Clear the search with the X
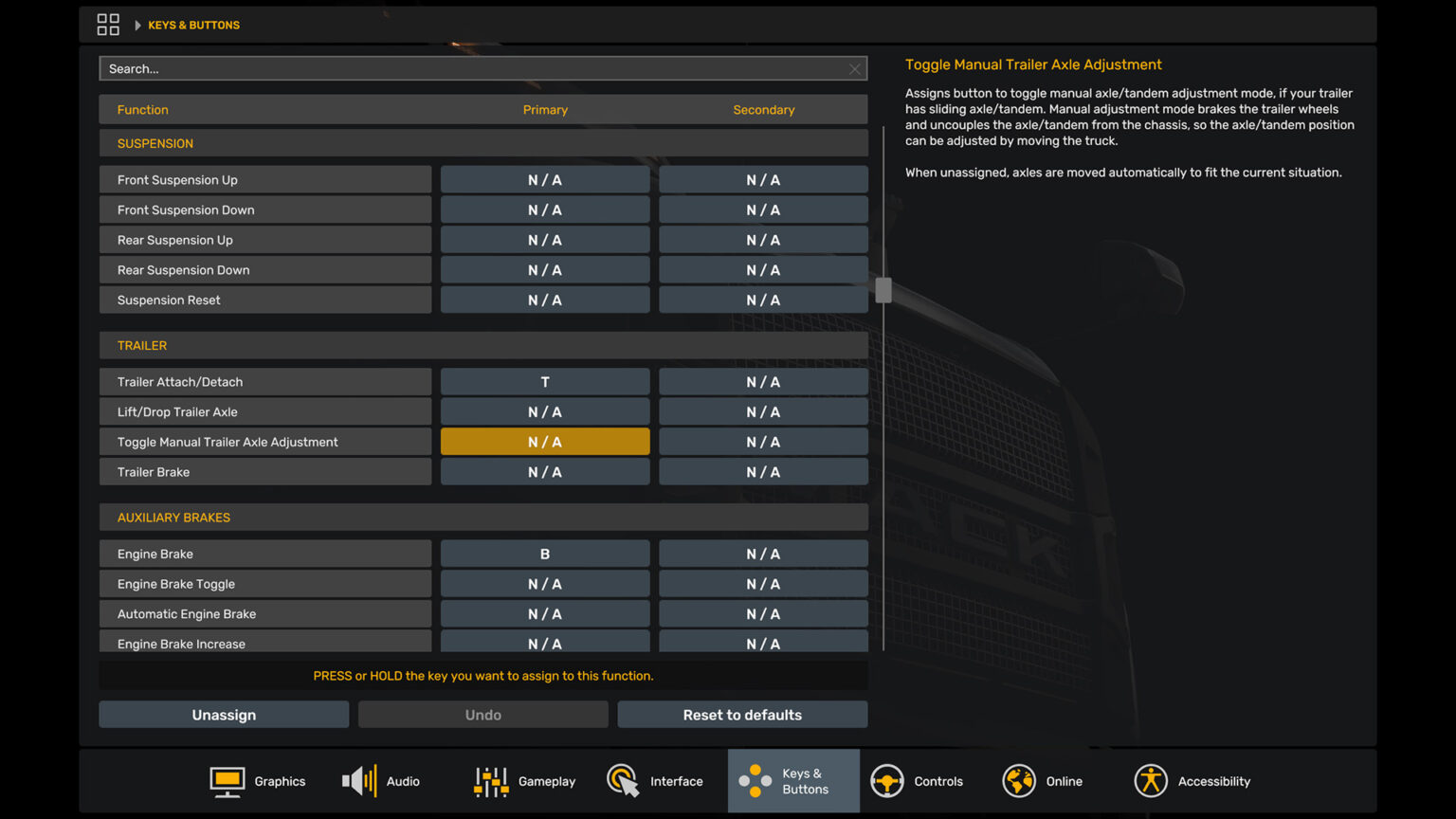The width and height of the screenshot is (1456, 819). (854, 68)
